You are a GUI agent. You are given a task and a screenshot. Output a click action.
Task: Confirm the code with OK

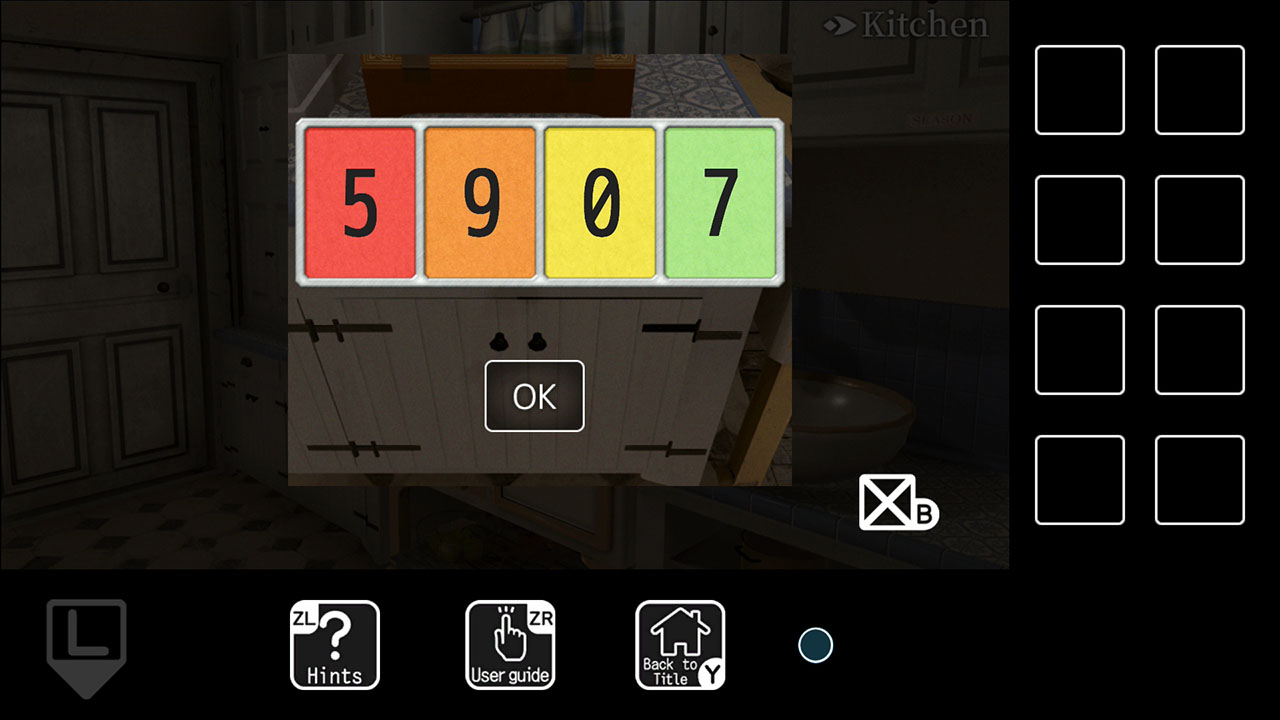pyautogui.click(x=534, y=396)
